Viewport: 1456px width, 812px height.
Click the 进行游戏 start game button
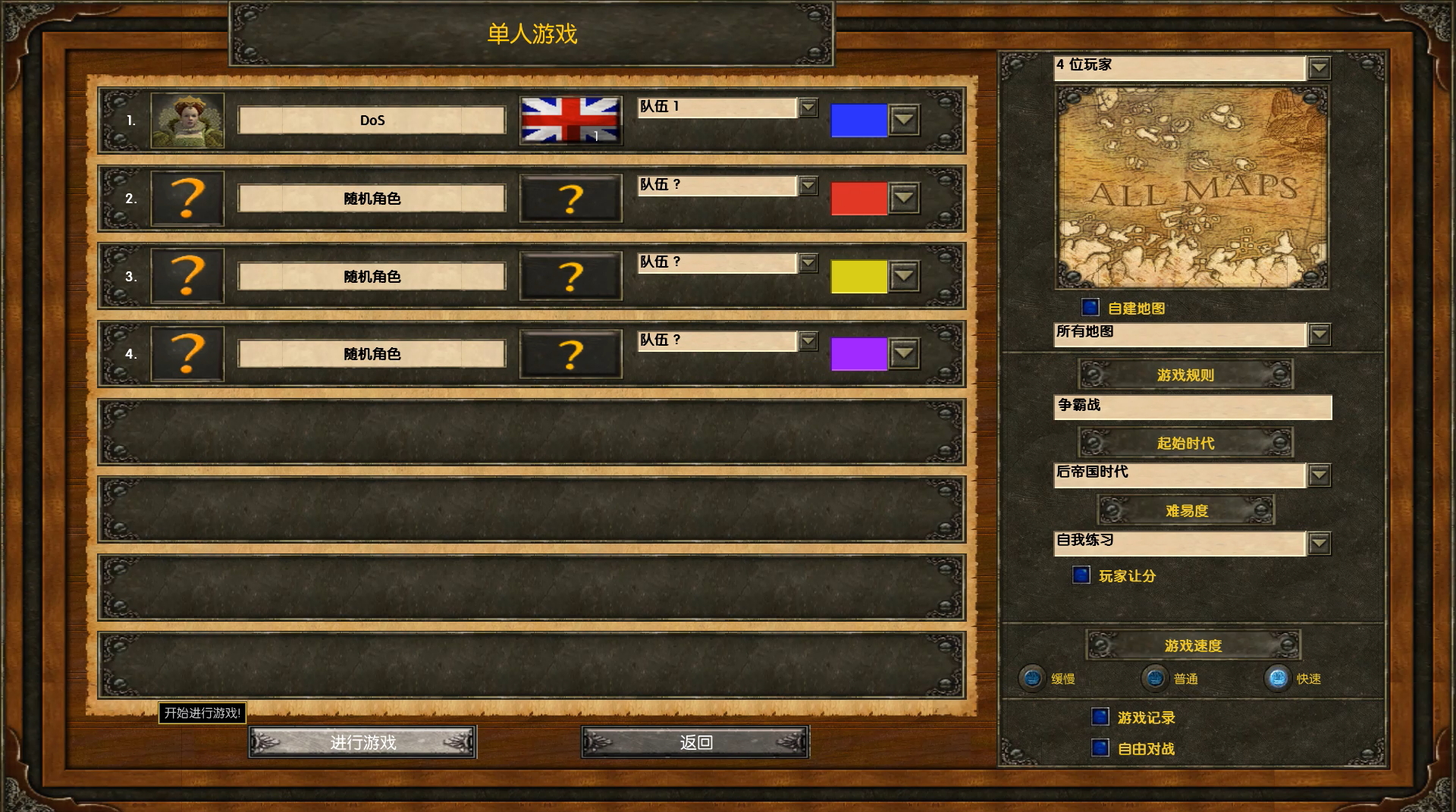pyautogui.click(x=362, y=742)
